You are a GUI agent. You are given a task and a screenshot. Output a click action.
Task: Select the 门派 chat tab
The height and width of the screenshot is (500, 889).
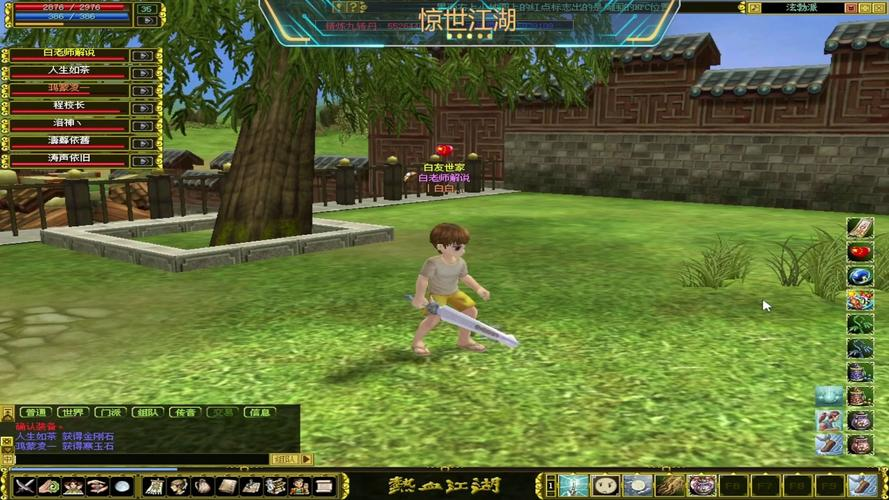point(109,412)
